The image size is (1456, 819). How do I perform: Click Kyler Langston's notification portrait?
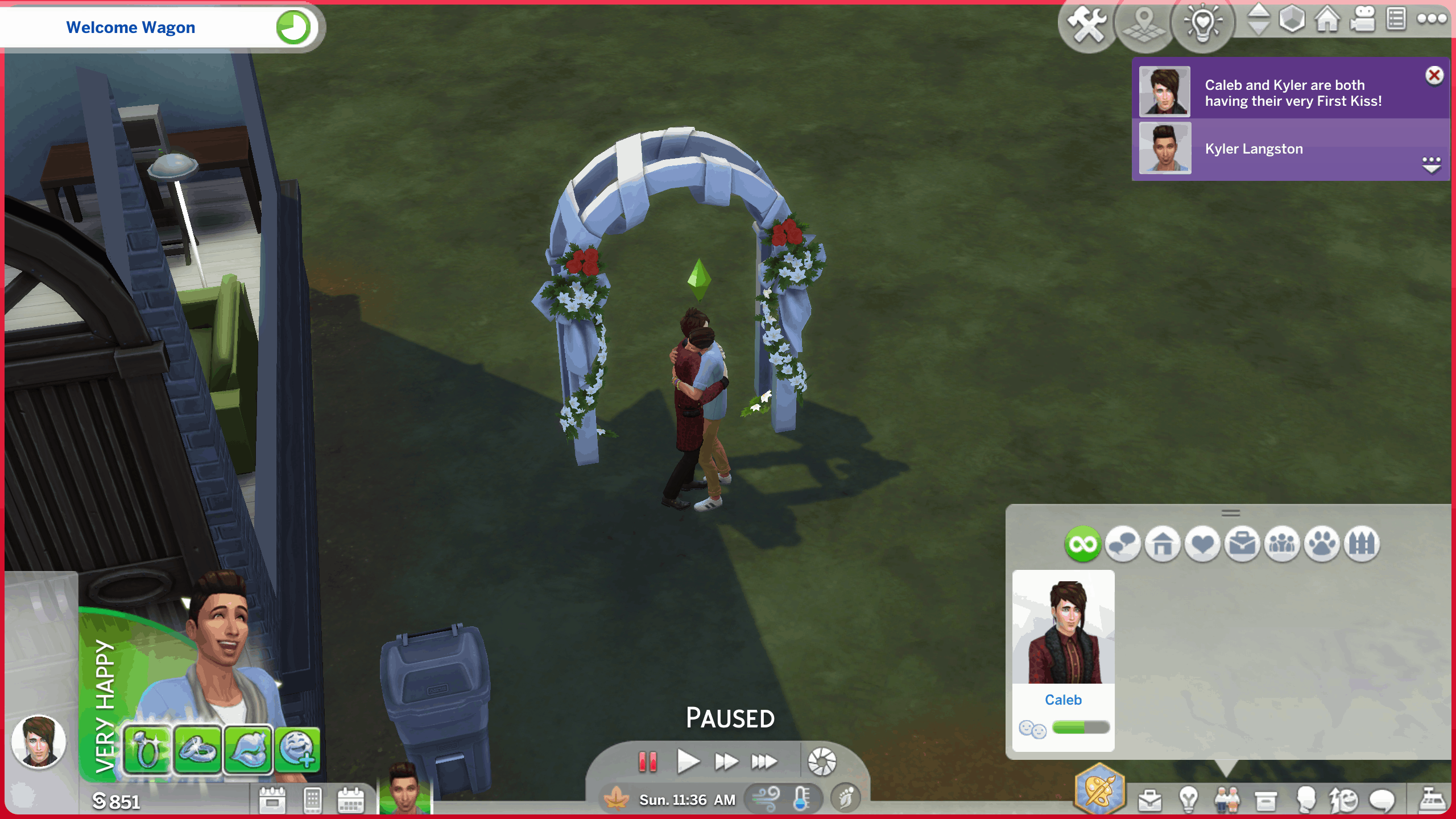1165,149
